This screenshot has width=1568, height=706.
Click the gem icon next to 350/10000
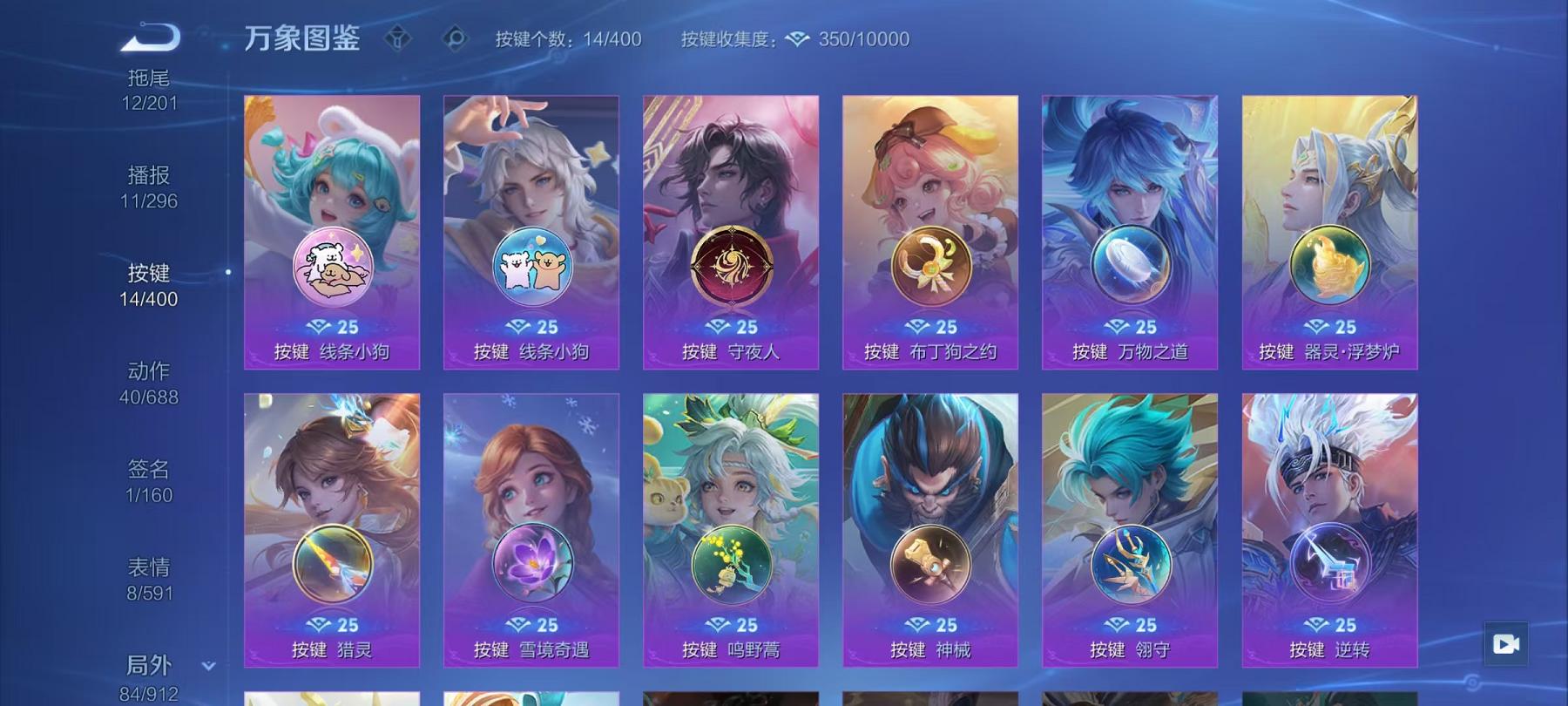click(x=797, y=38)
